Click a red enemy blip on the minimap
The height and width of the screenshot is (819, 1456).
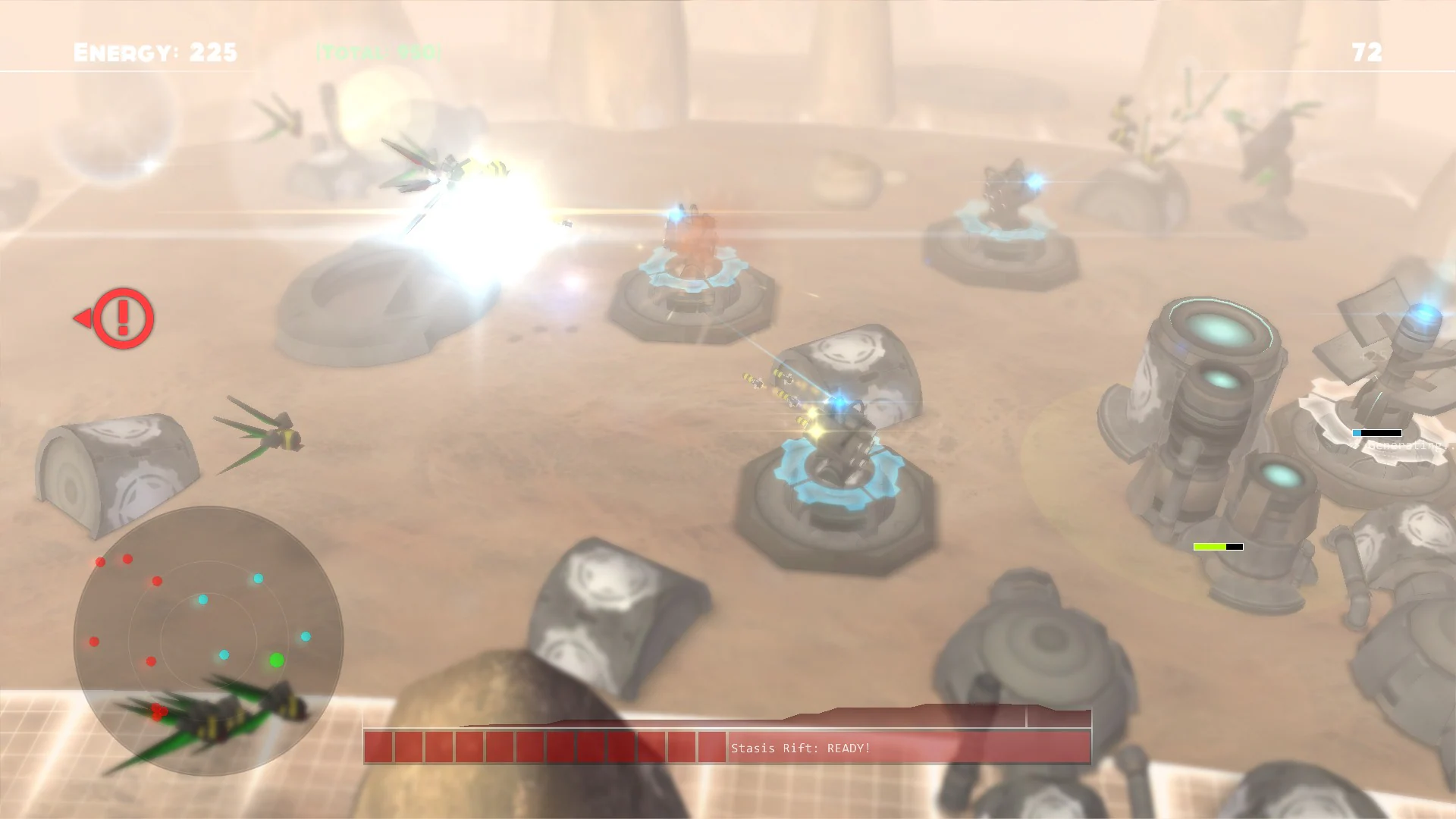click(127, 559)
